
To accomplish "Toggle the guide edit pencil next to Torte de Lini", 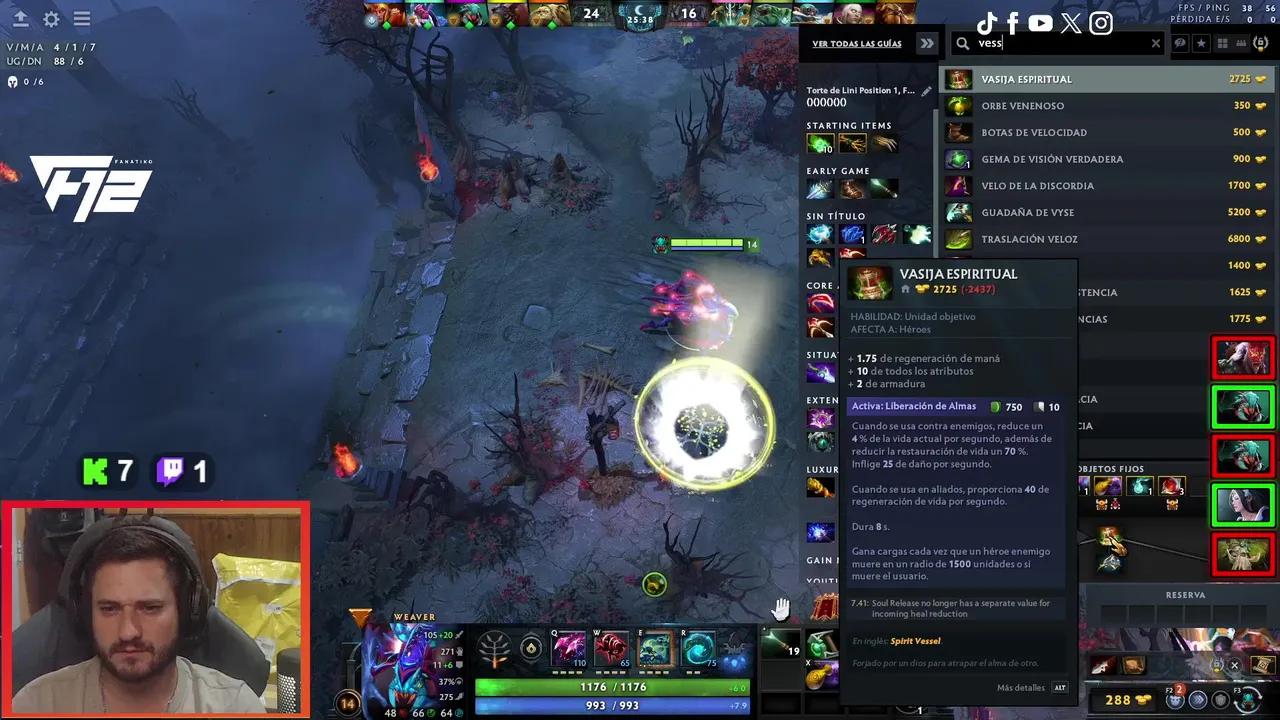I will [x=925, y=90].
